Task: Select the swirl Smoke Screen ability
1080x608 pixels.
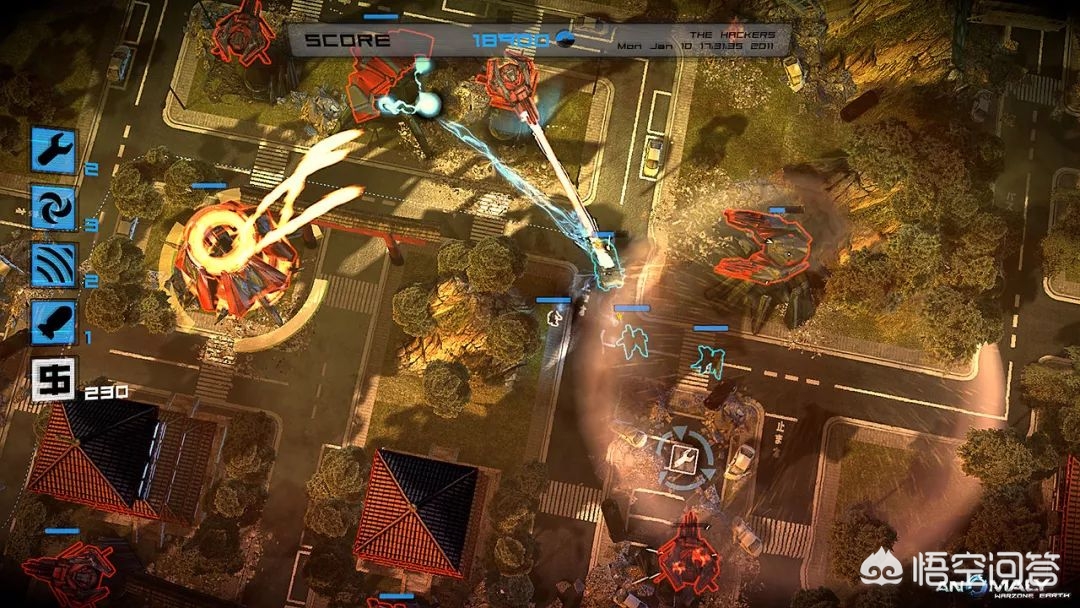Action: 54,207
